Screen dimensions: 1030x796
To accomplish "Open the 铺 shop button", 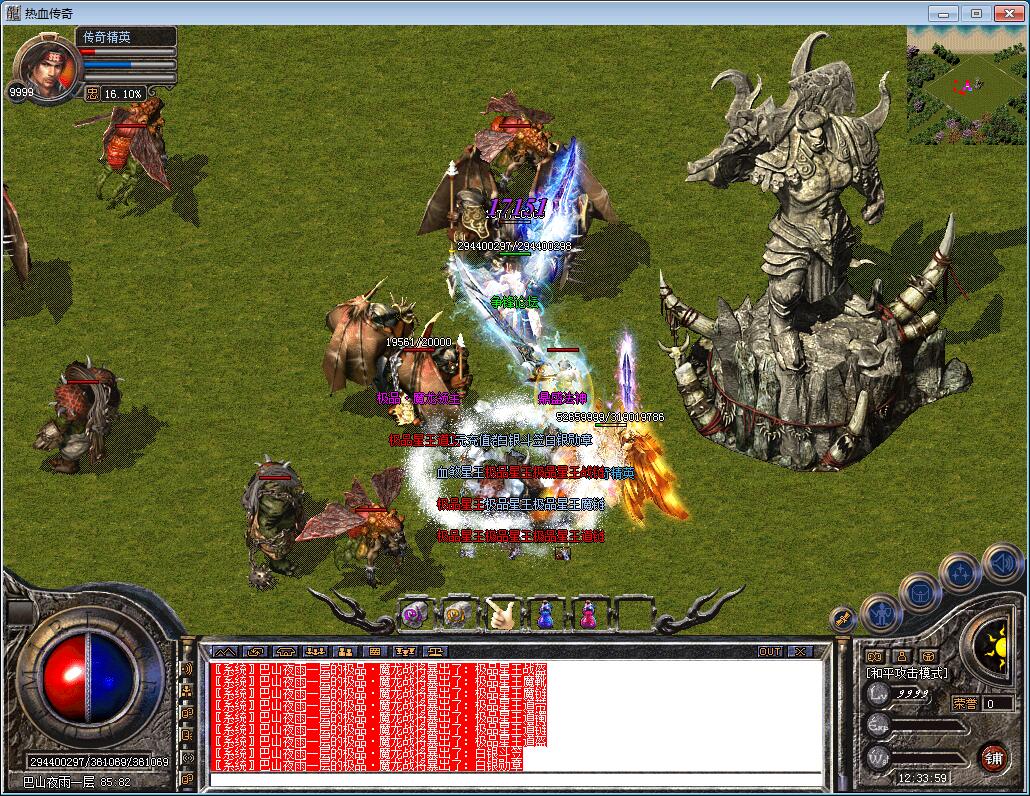I will tap(992, 756).
